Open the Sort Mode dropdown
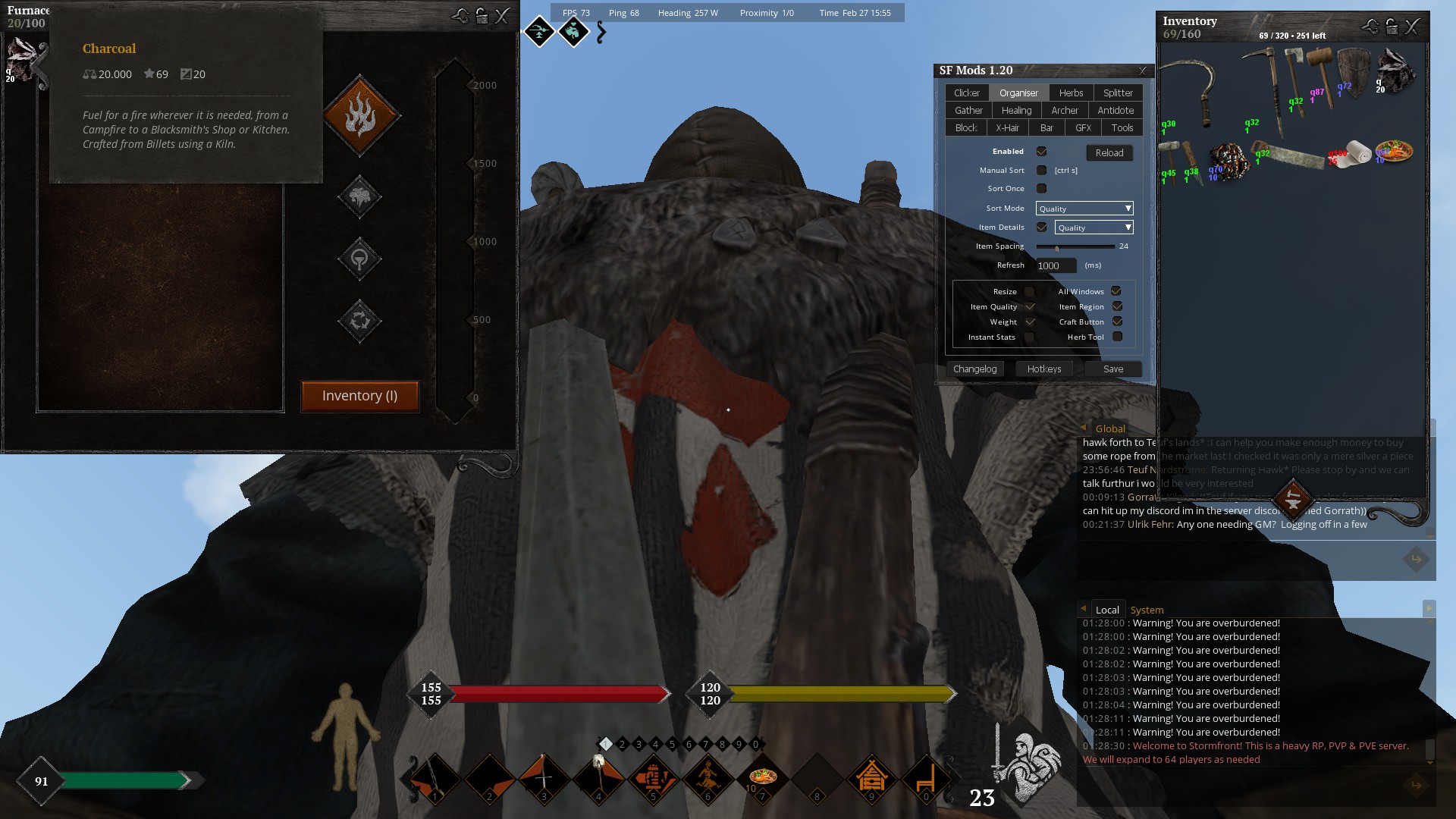Viewport: 1456px width, 819px height. (1084, 209)
